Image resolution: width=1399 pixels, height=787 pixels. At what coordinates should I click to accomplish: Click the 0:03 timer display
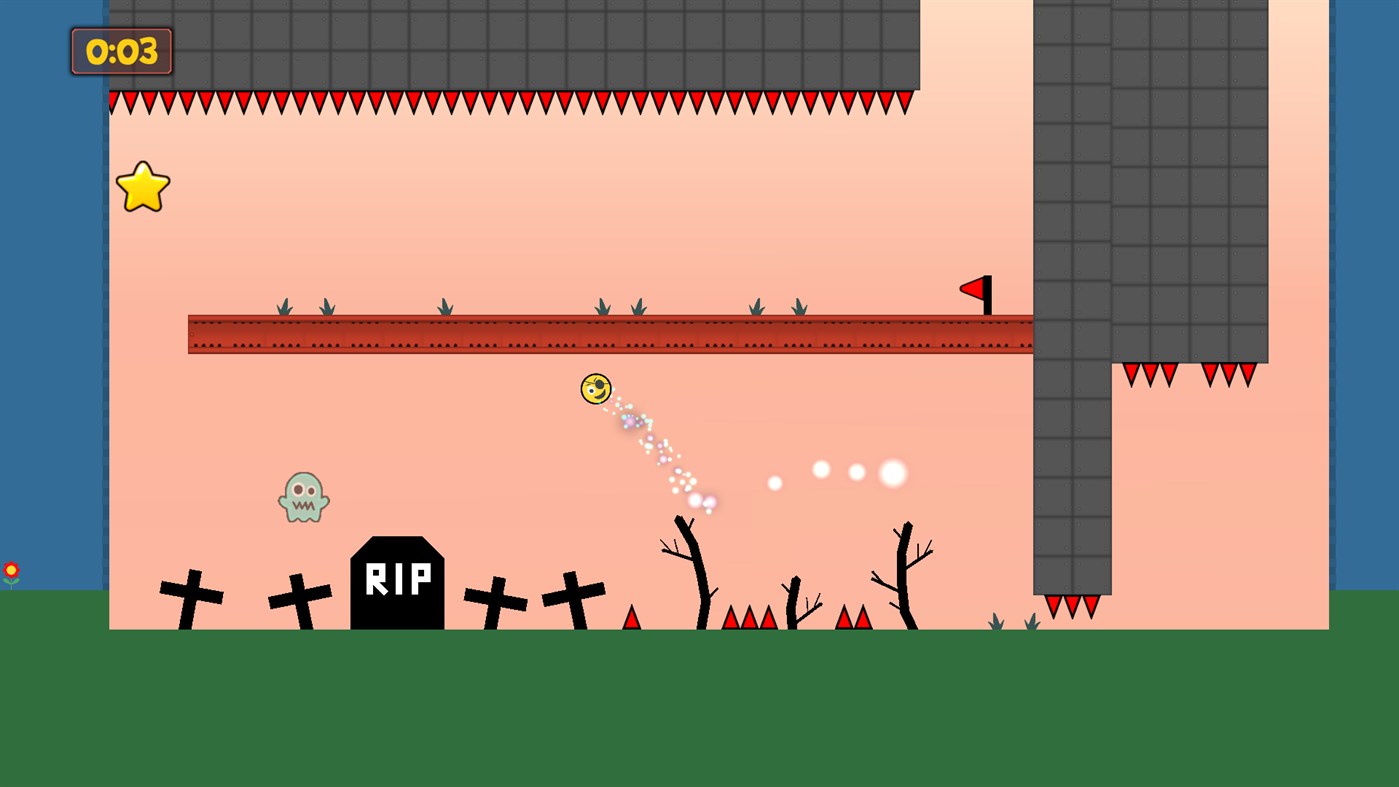pos(120,51)
